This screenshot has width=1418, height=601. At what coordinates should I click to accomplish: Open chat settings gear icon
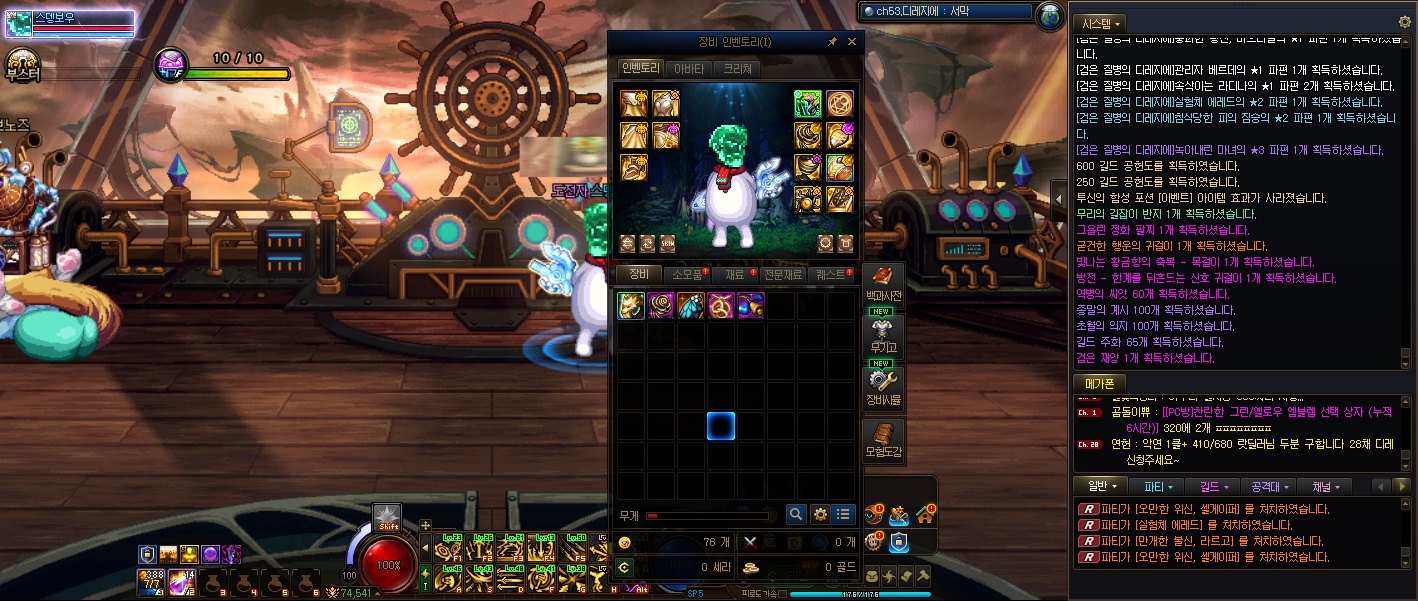1404,21
